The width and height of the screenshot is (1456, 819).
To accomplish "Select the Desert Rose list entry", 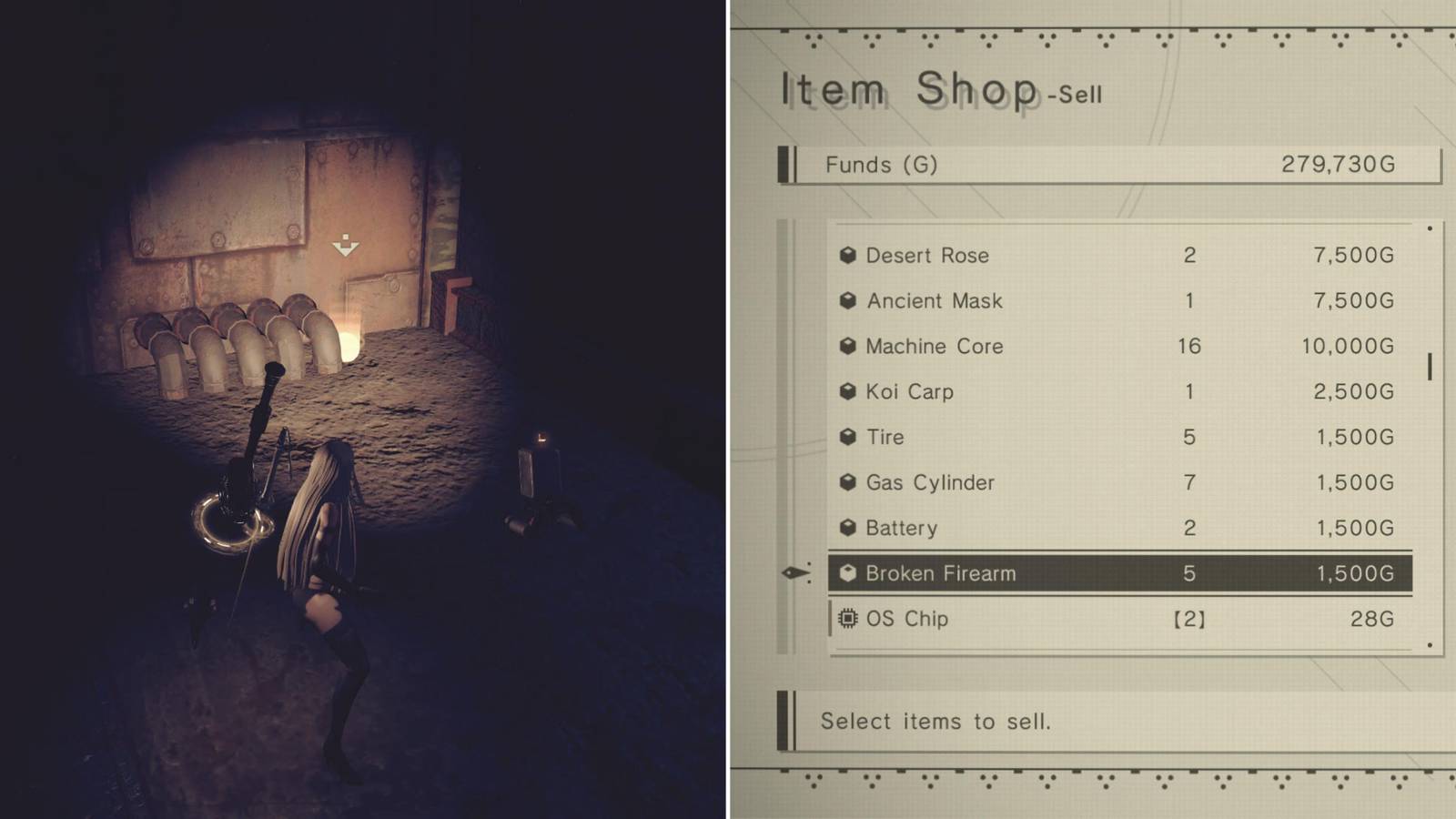I will point(1119,256).
